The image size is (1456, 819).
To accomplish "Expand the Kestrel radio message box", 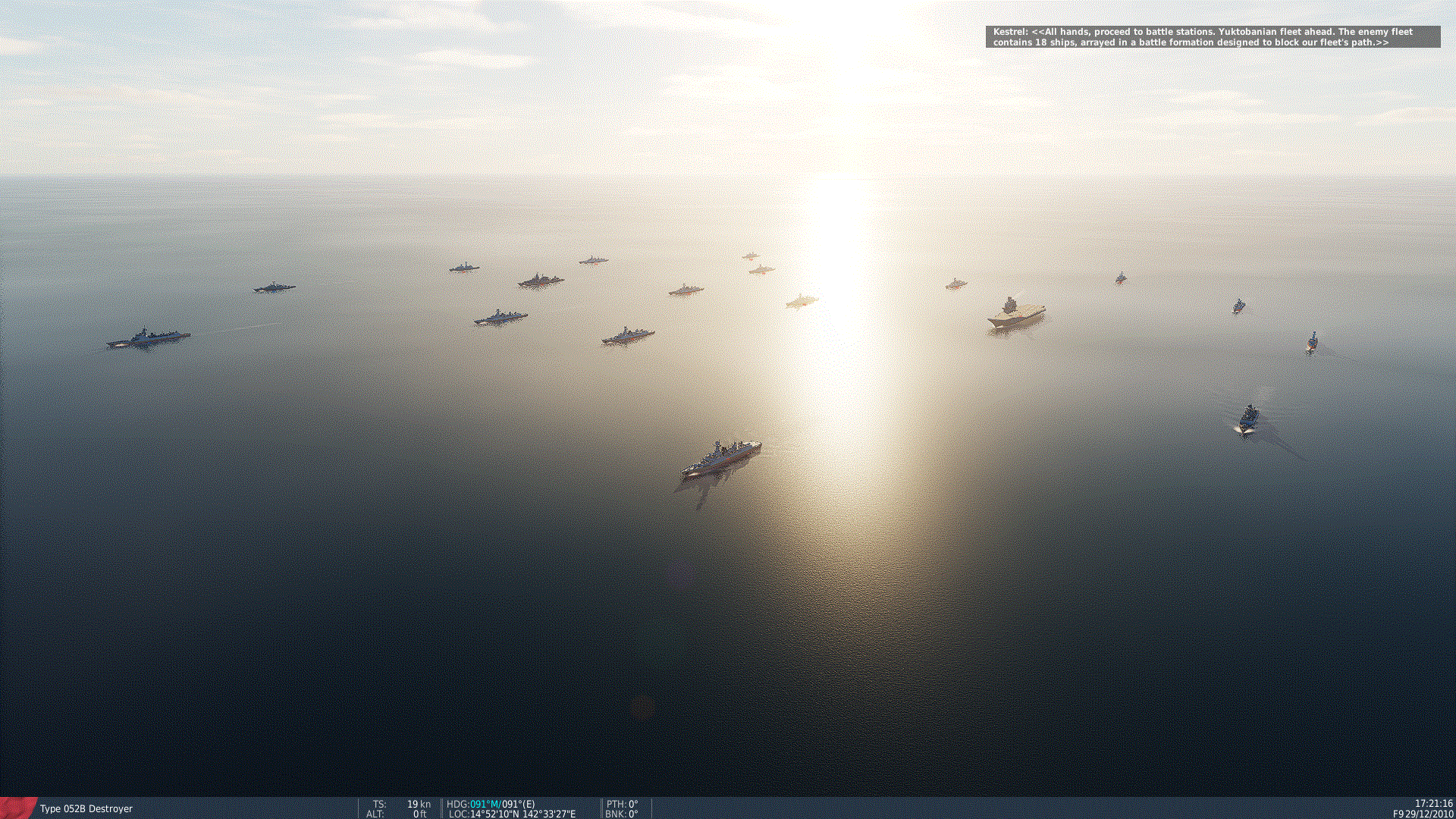I will (1213, 36).
